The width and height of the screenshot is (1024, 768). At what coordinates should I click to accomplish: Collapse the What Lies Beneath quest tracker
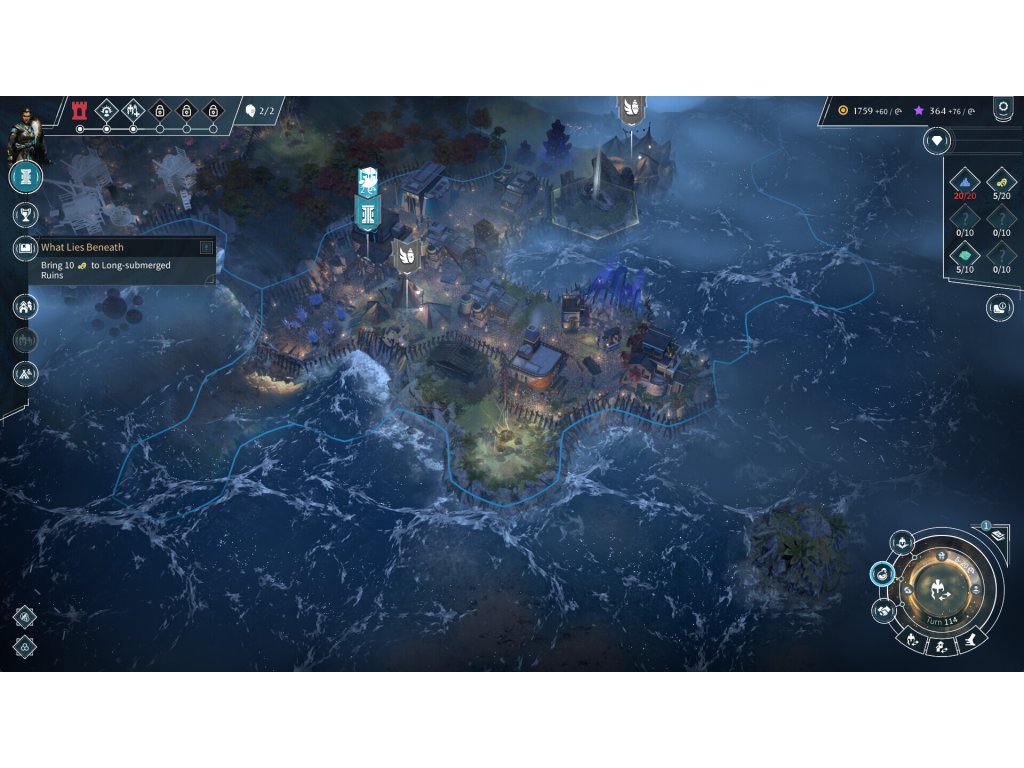point(206,247)
